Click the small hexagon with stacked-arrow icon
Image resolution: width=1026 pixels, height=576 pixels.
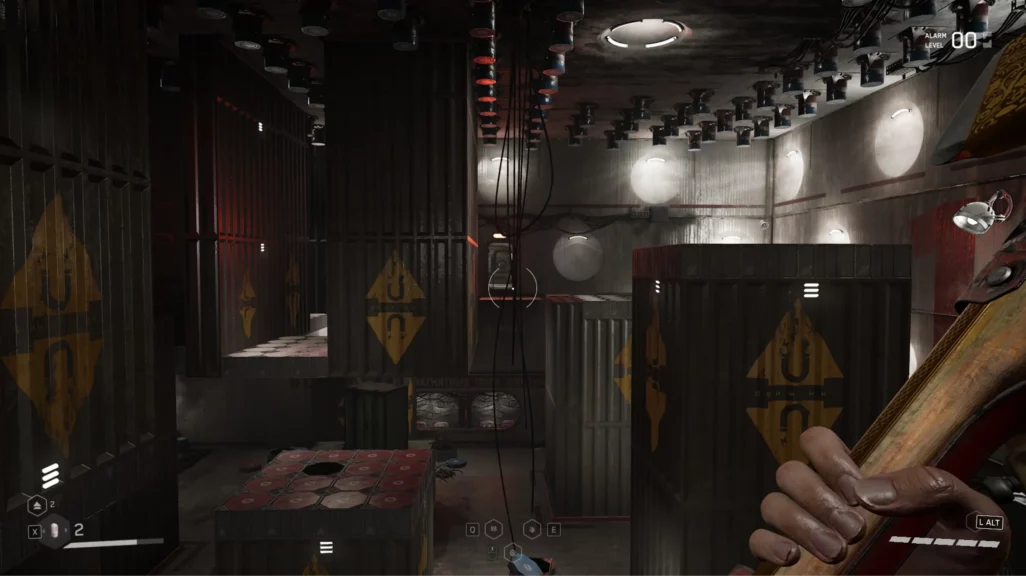[36, 507]
